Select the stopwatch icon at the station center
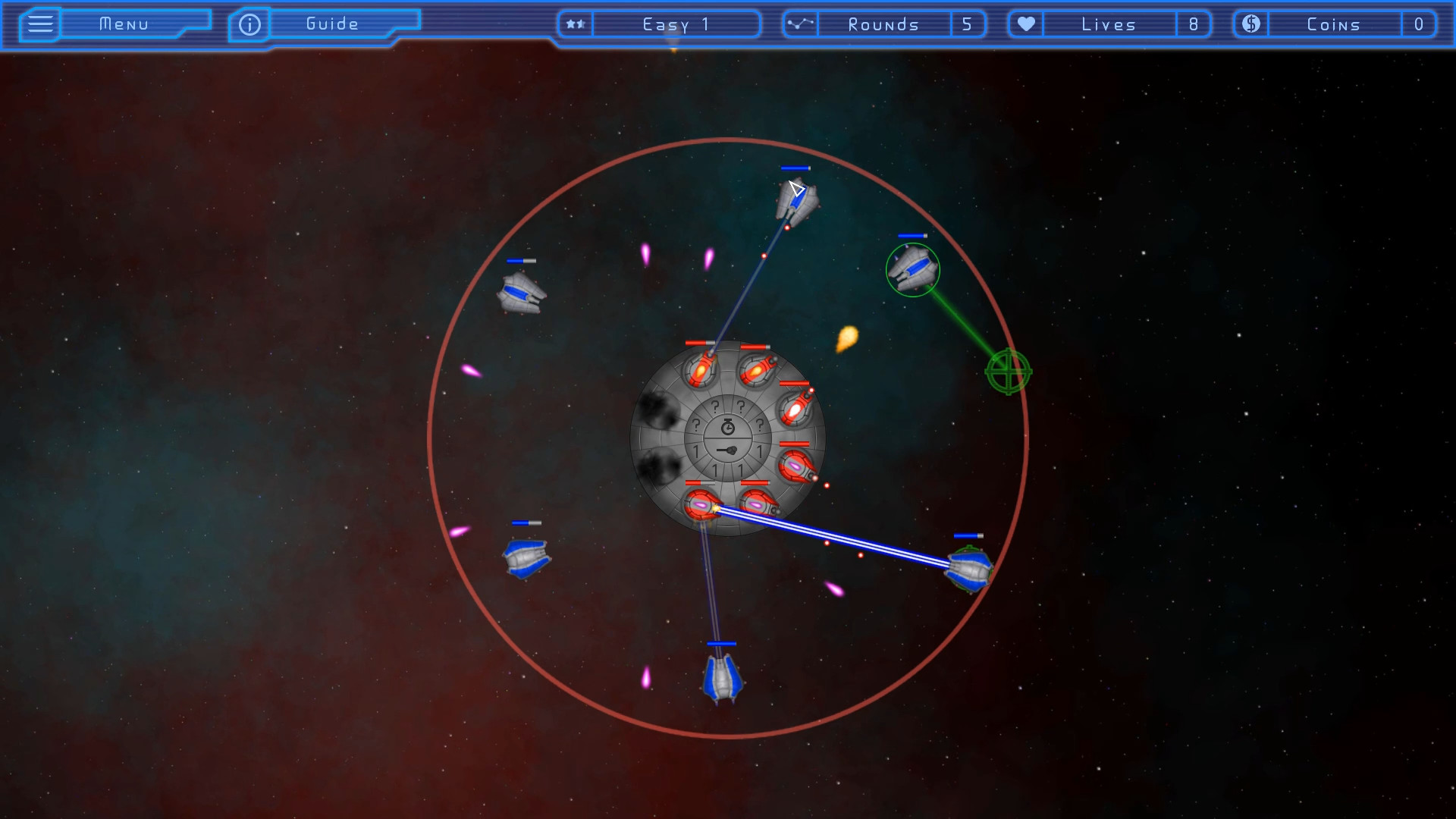Image resolution: width=1456 pixels, height=819 pixels. point(727,427)
